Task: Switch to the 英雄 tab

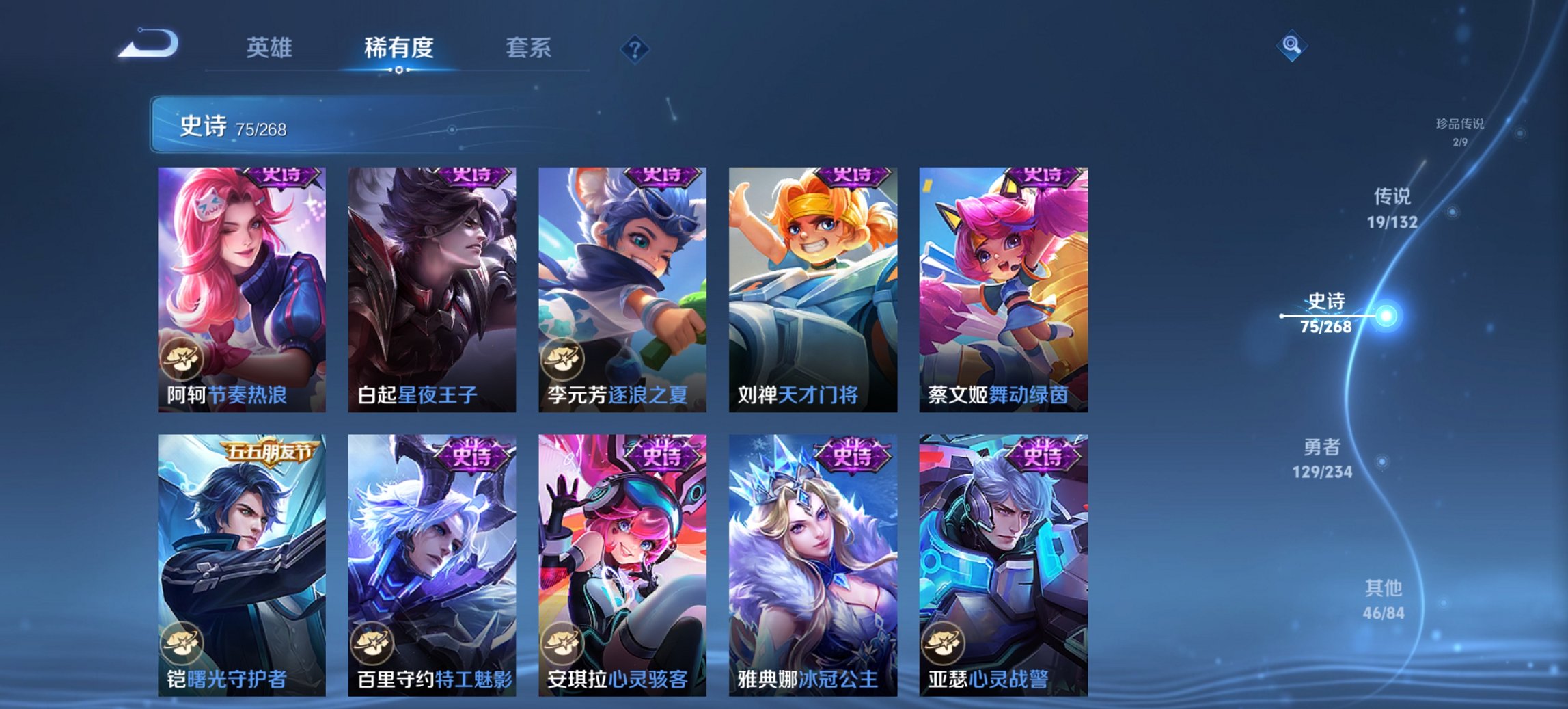Action: click(x=271, y=48)
